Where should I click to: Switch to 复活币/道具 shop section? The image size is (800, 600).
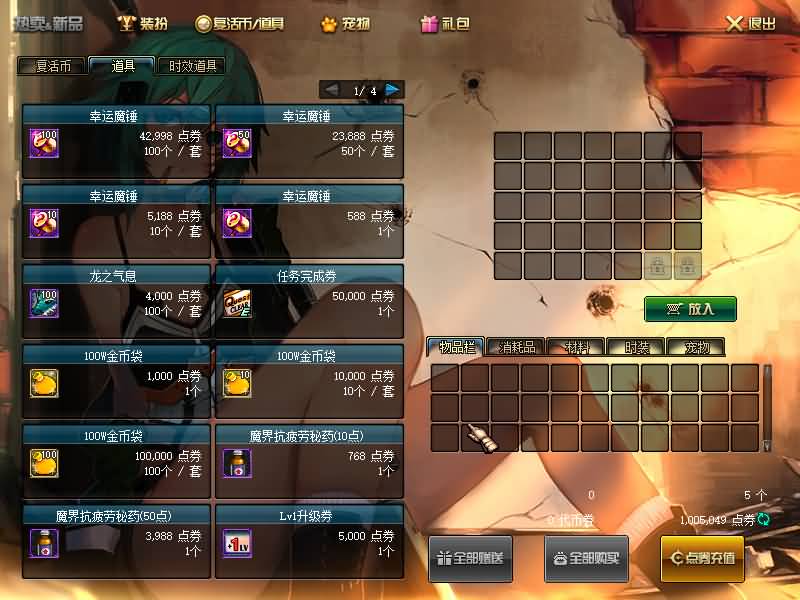[240, 23]
